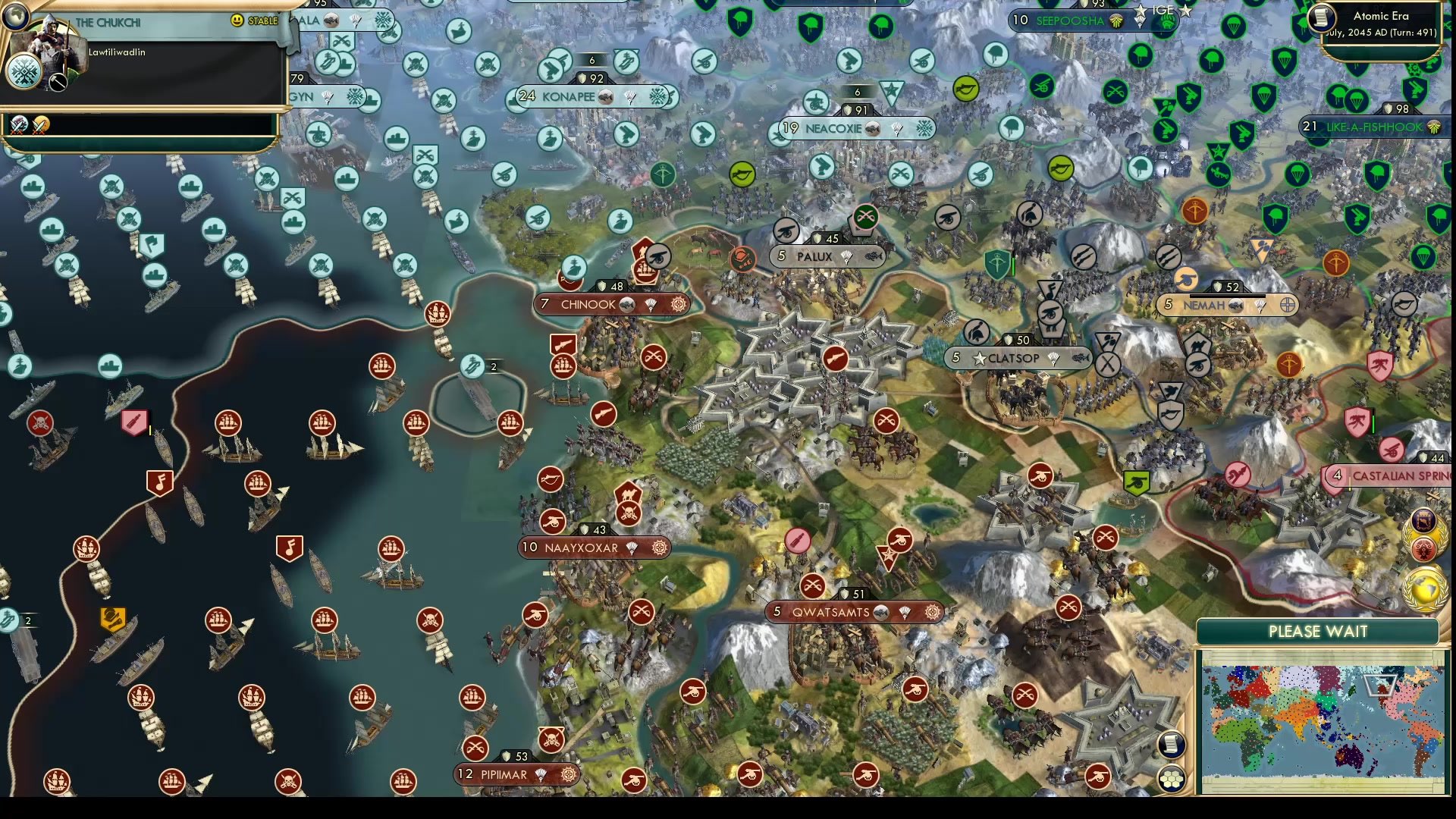Click the parachute icon on Chinook's city banner
This screenshot has height=819, width=1456.
[651, 304]
